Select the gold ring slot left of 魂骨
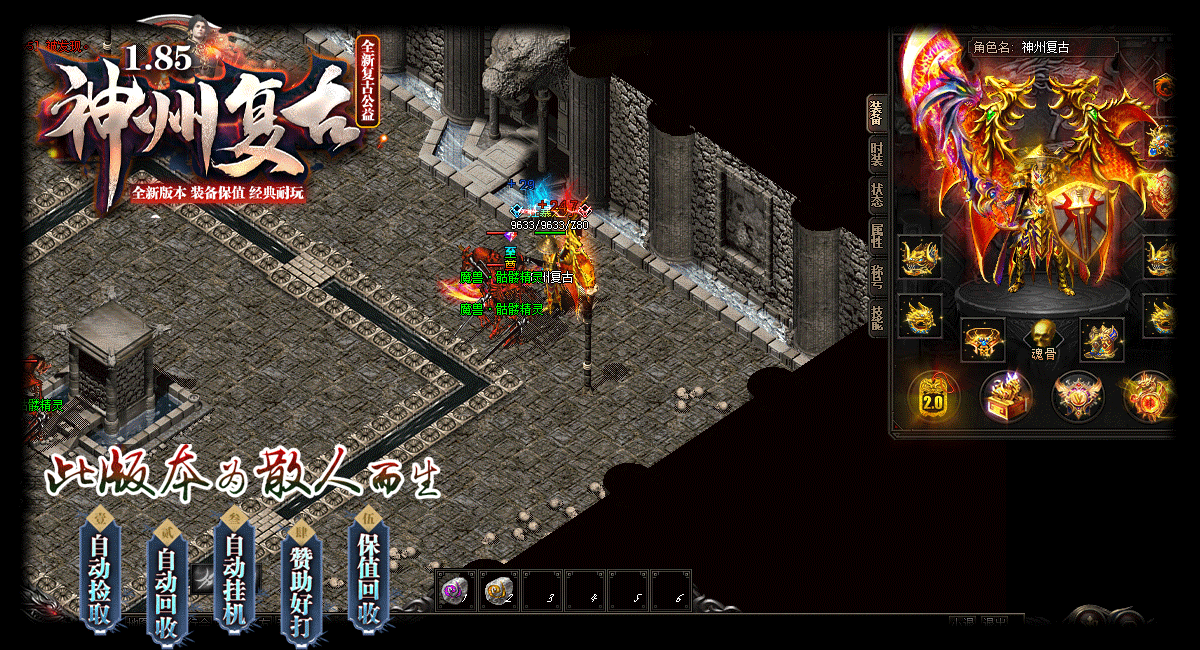1200x650 pixels. click(x=983, y=340)
